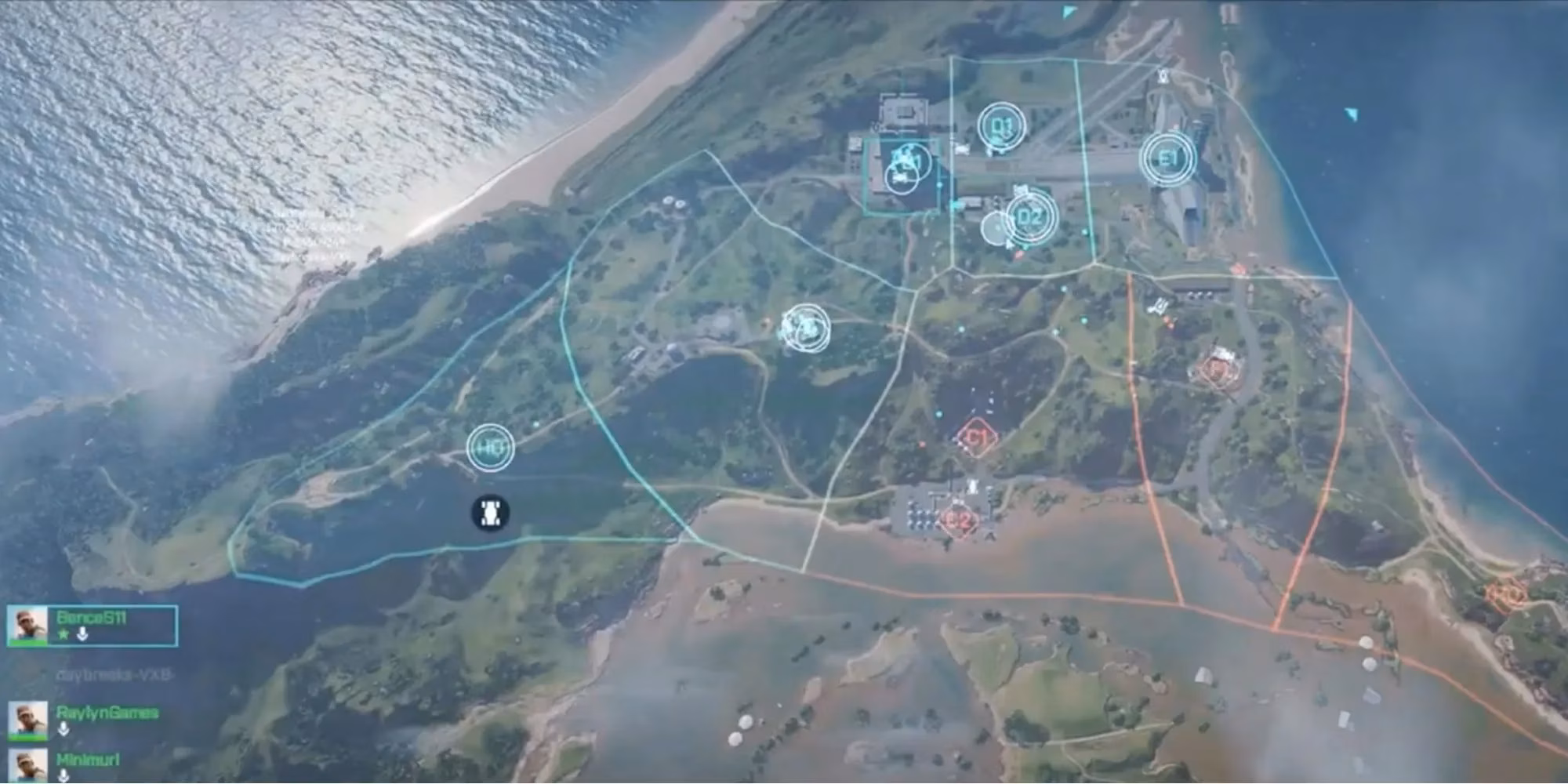
Task: Click the vehicle spawn icon on the lake
Action: click(x=490, y=514)
